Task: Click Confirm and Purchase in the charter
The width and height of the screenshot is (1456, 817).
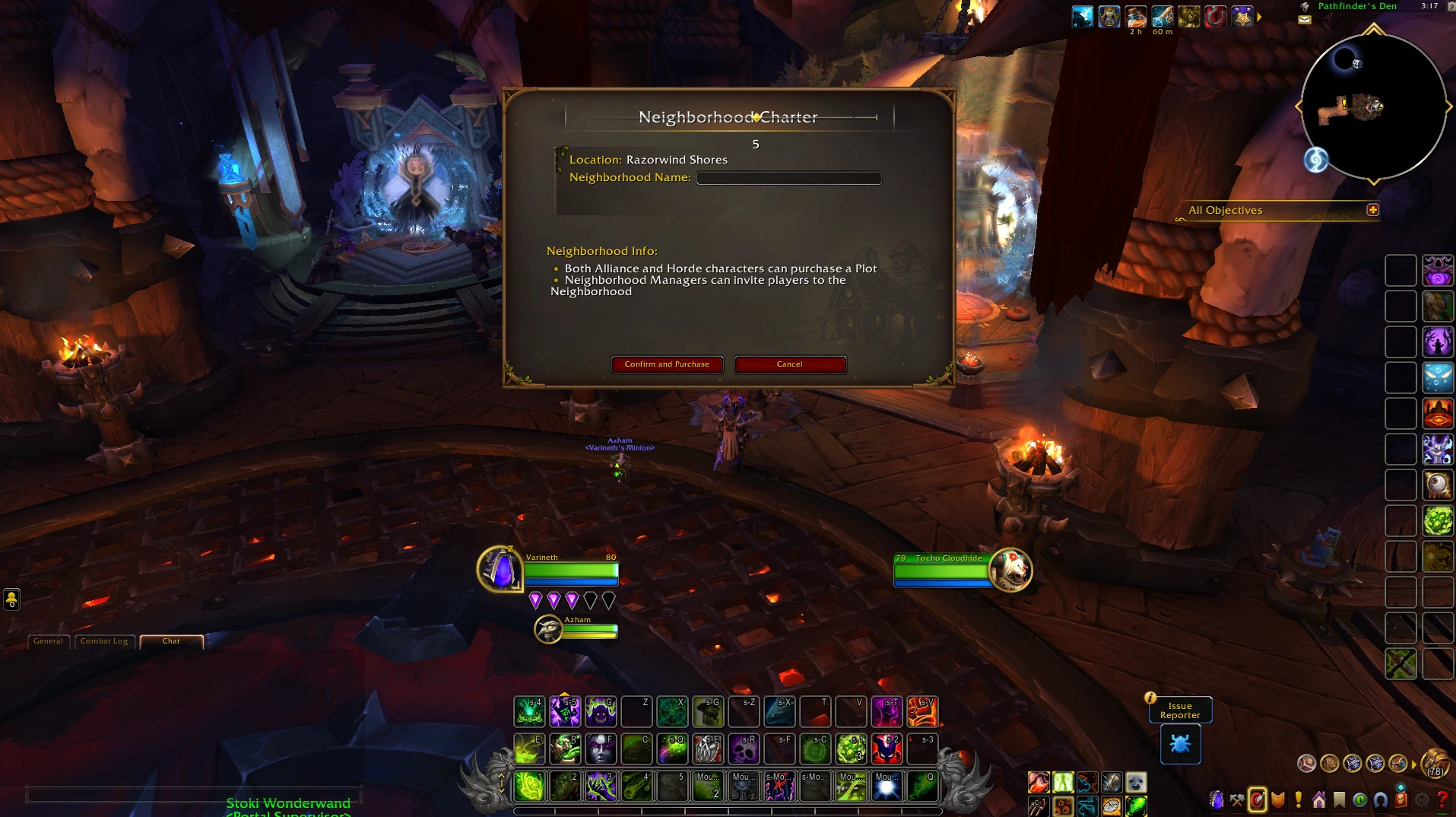Action: (x=667, y=364)
